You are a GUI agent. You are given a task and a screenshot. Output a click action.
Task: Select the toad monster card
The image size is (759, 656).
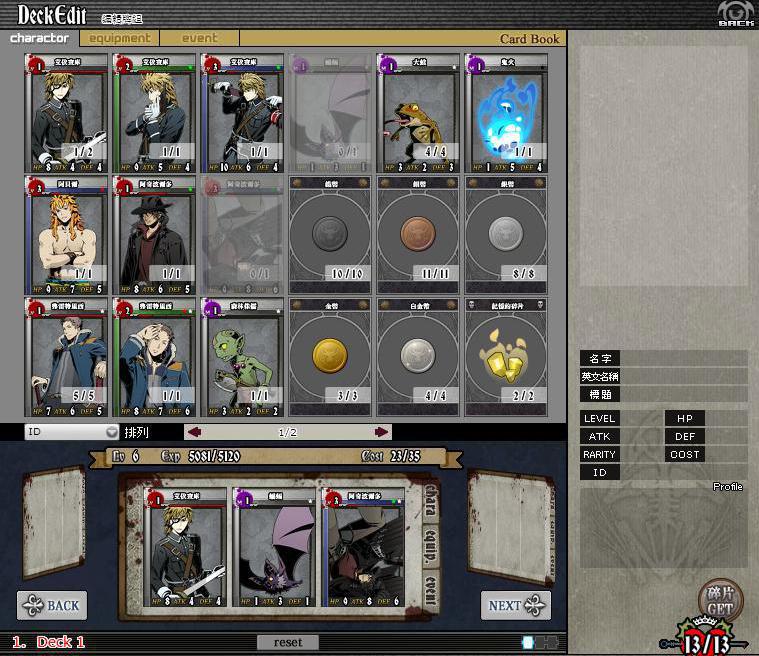(418, 113)
